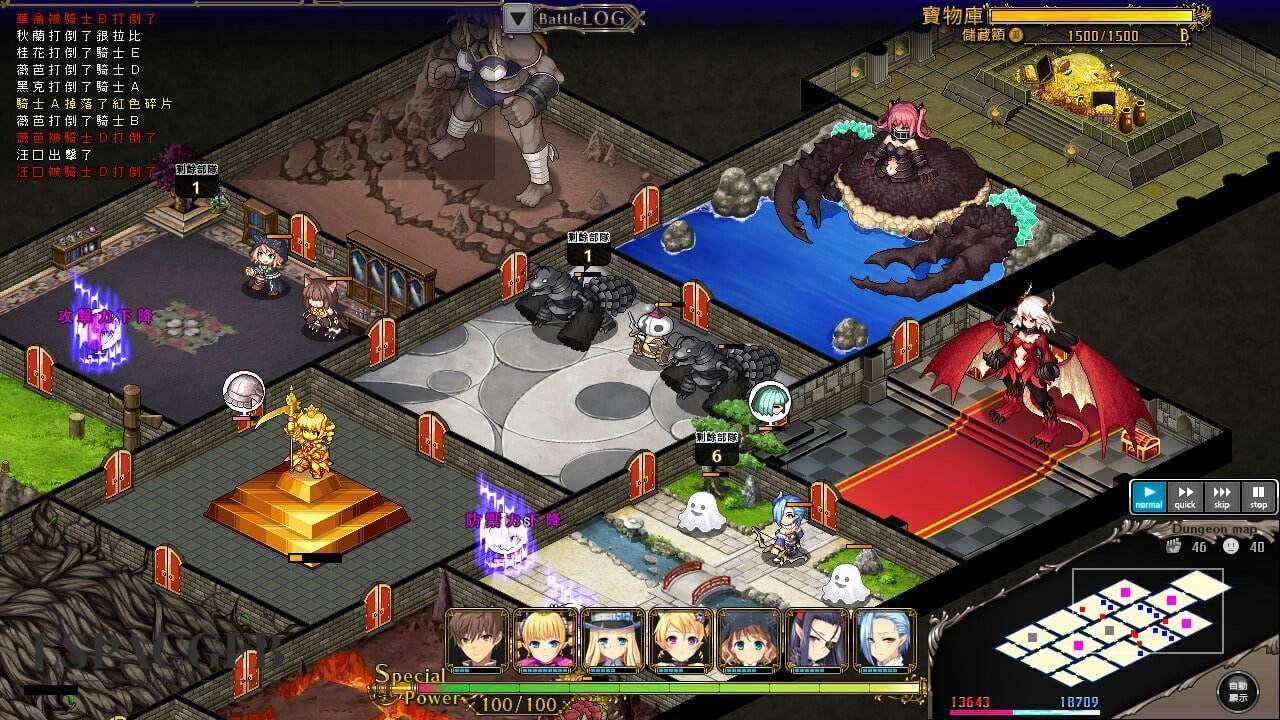Screen dimensions: 1280x720
Task: Select the brown-haired male hero portrait
Action: 478,640
